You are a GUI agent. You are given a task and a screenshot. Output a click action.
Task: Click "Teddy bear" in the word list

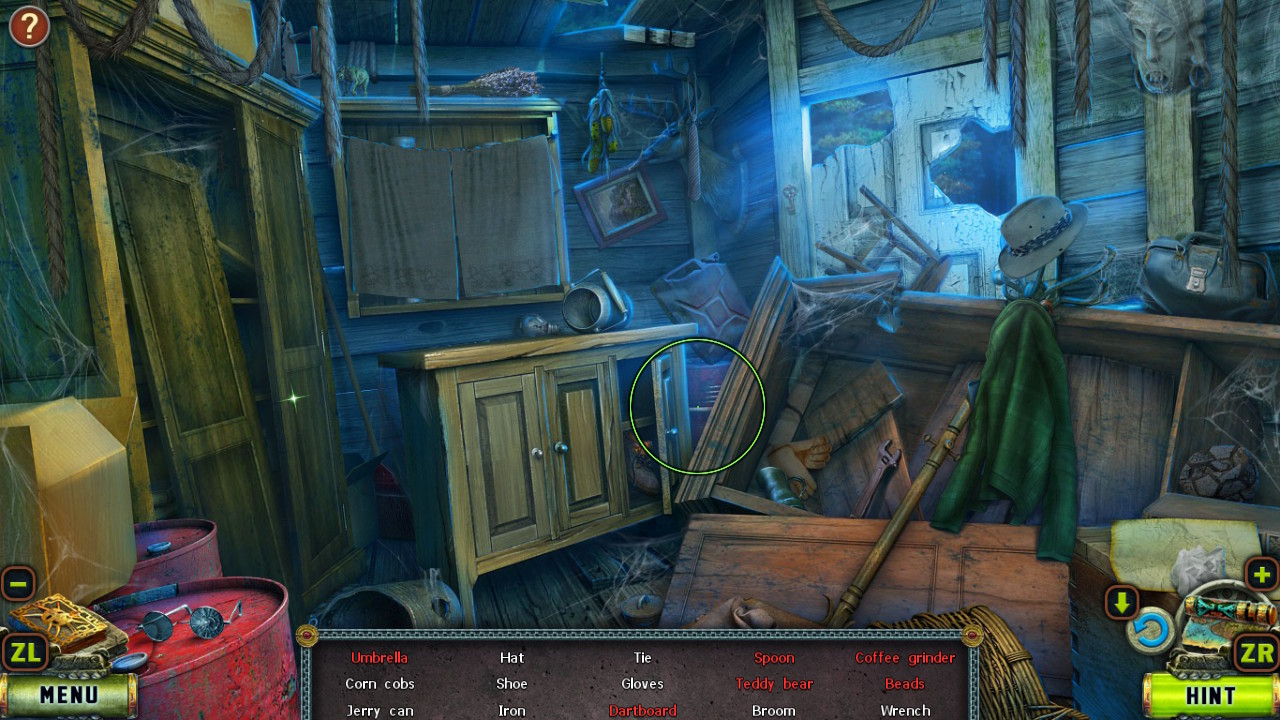[774, 683]
